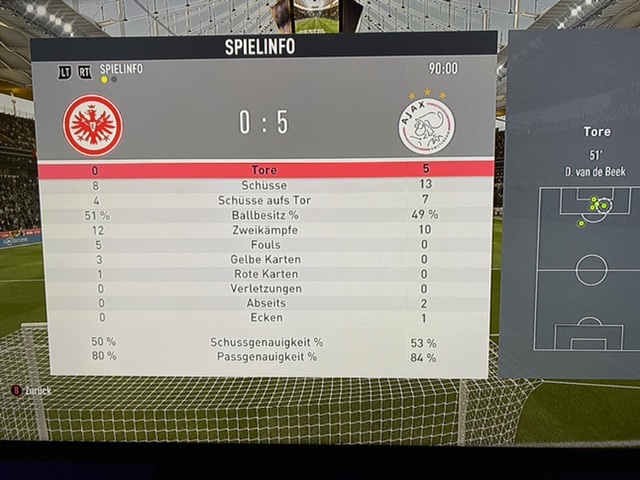Select the Schussgenauigkeit % row
The width and height of the screenshot is (640, 480).
[x=265, y=342]
